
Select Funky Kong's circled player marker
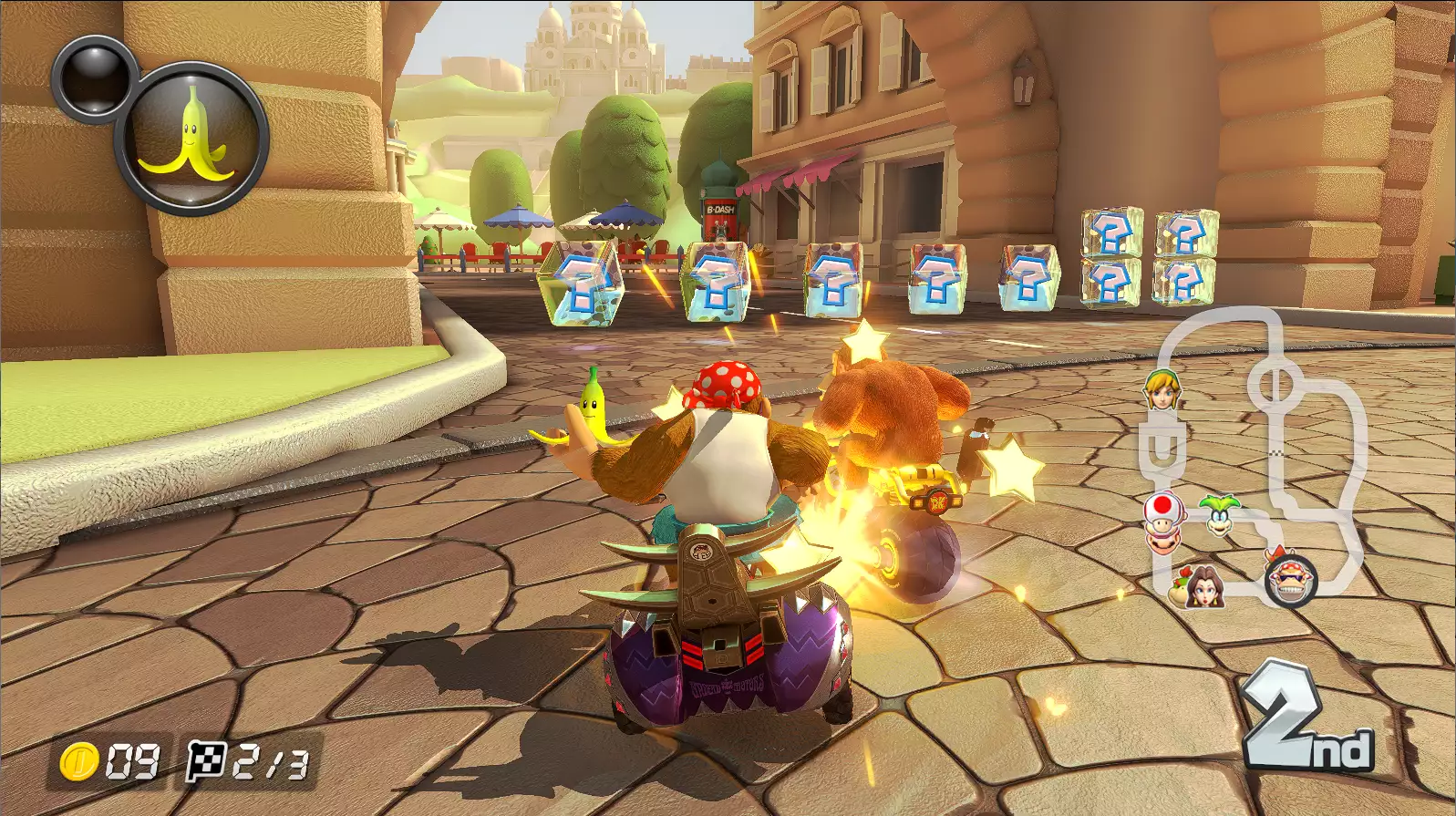(x=1290, y=580)
